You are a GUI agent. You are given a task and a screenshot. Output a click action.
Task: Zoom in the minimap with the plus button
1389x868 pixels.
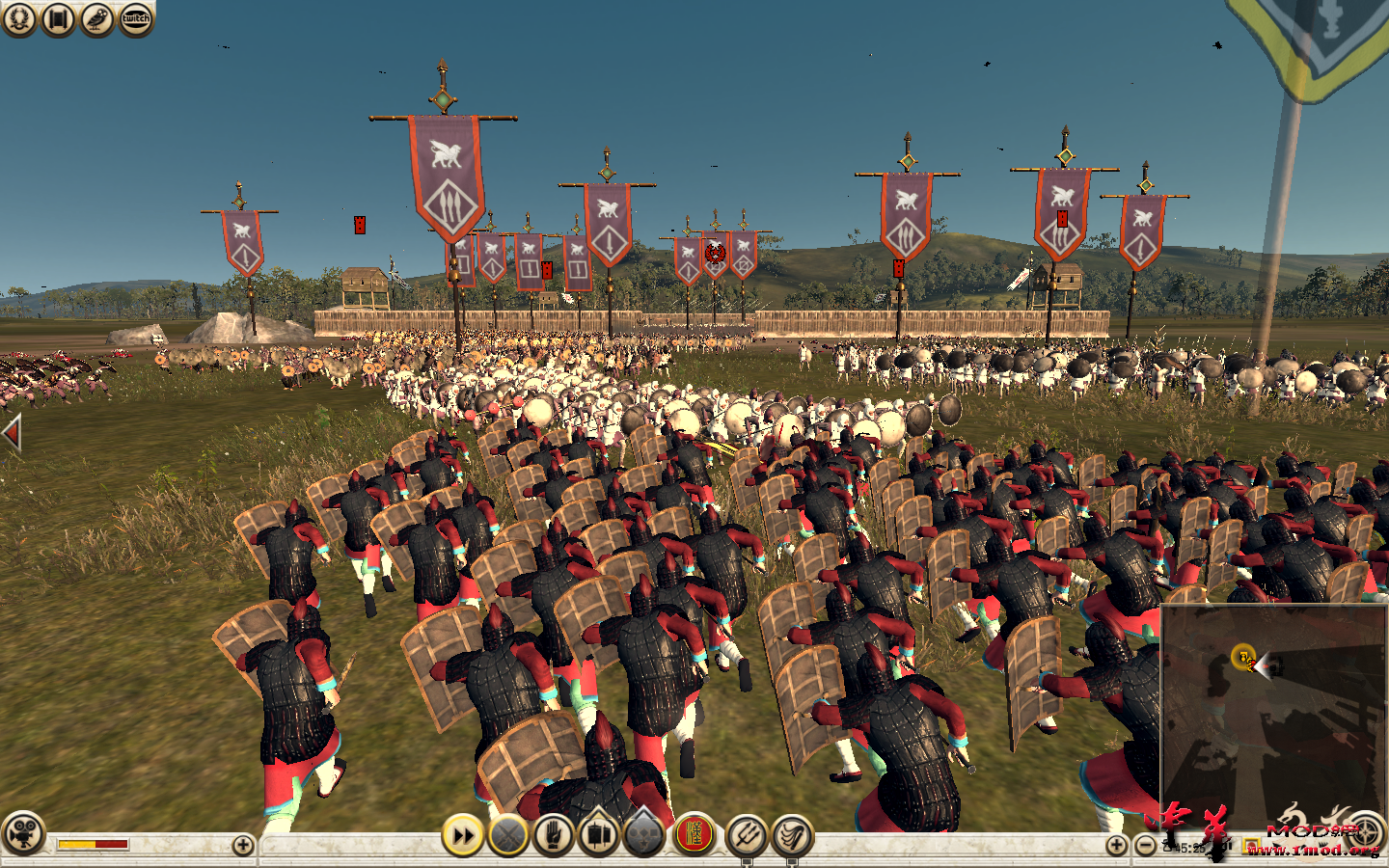coord(1117,844)
